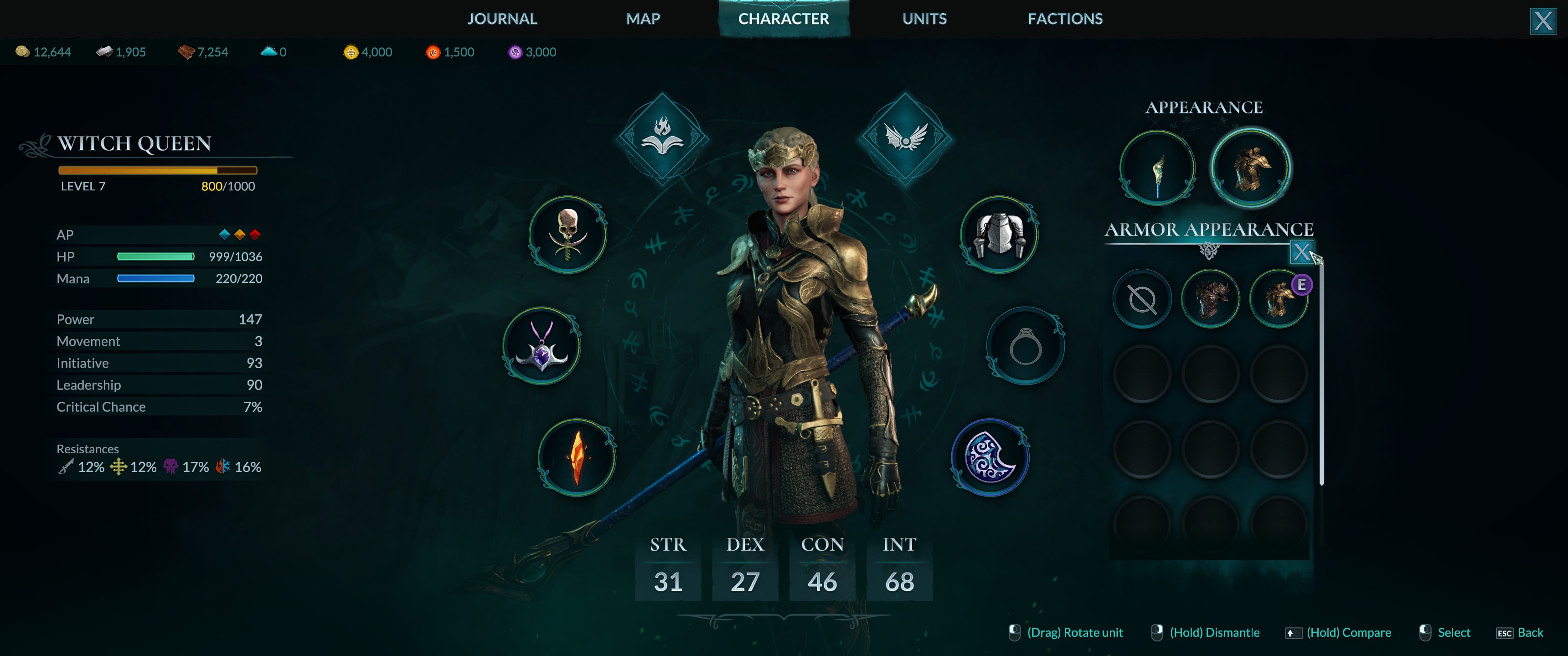The image size is (1568, 656).
Task: Select the silver chest armor slot
Action: point(999,234)
